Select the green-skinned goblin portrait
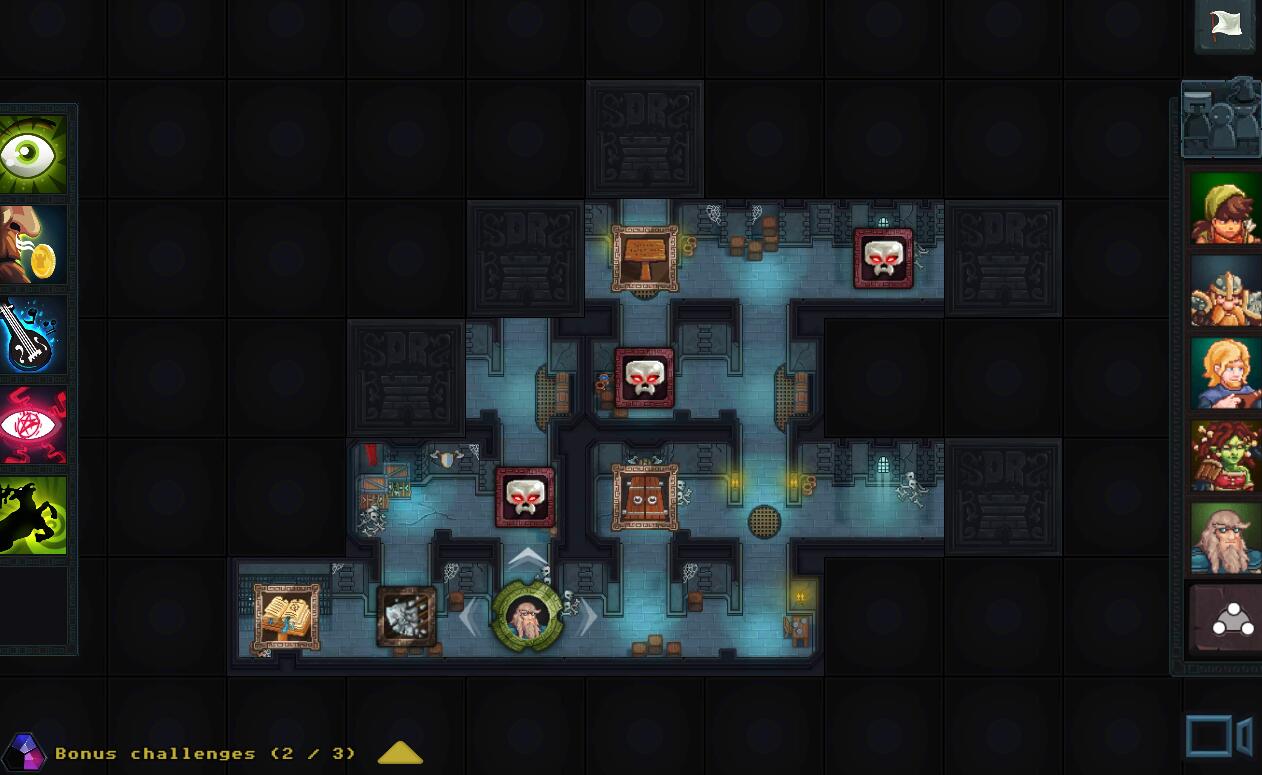This screenshot has height=775, width=1262. point(1226,456)
